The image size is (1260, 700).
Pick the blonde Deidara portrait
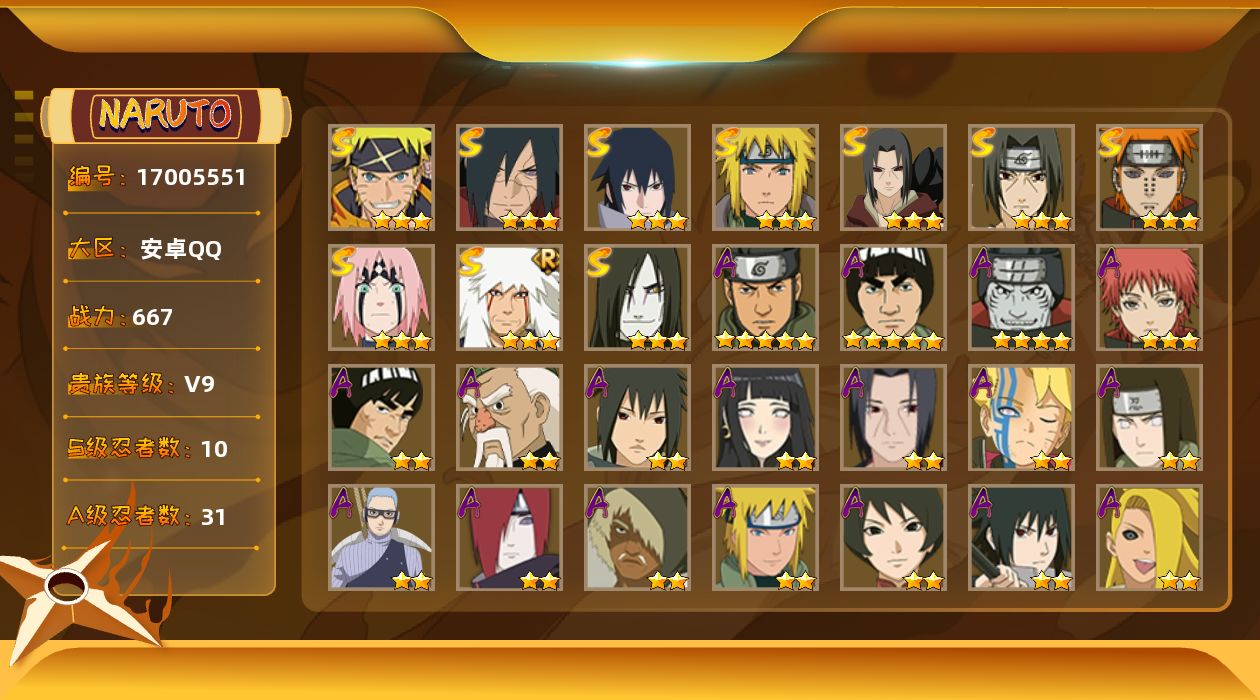1149,537
